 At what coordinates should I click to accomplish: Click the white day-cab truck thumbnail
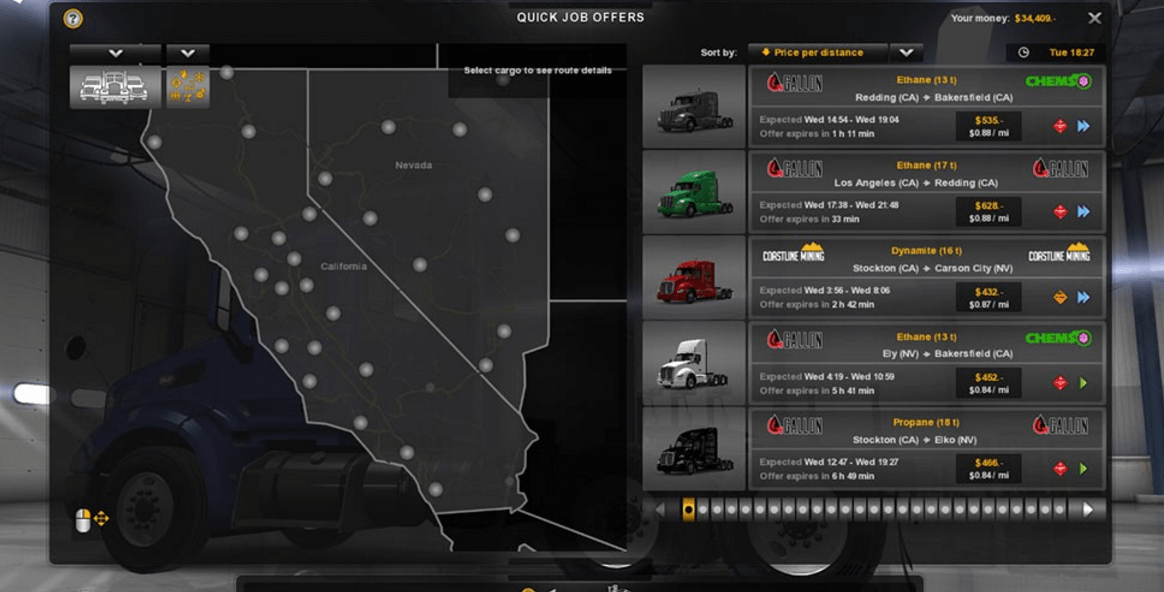(694, 363)
